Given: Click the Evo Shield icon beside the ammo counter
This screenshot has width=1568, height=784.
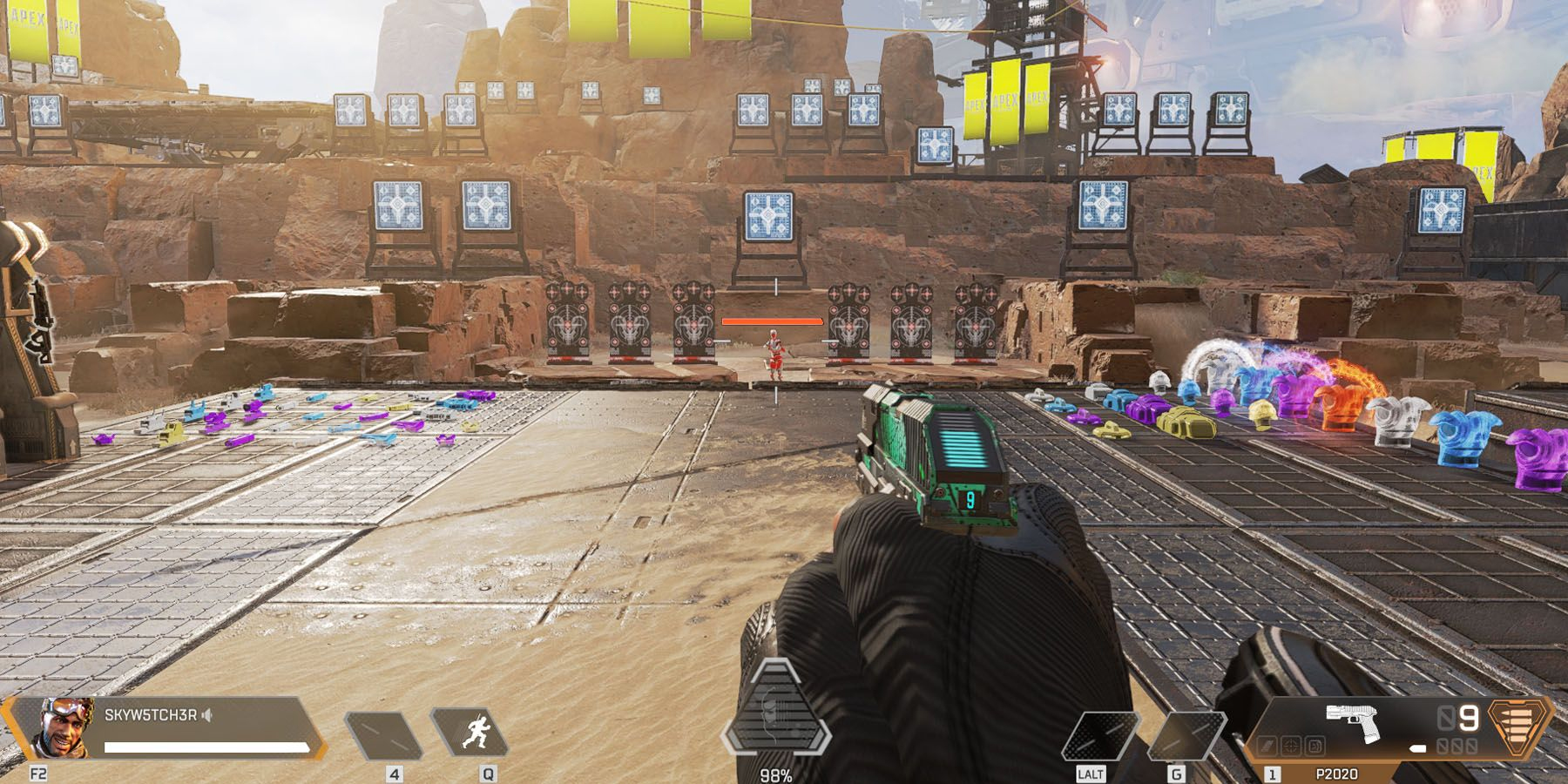Looking at the screenshot, I should (1515, 727).
